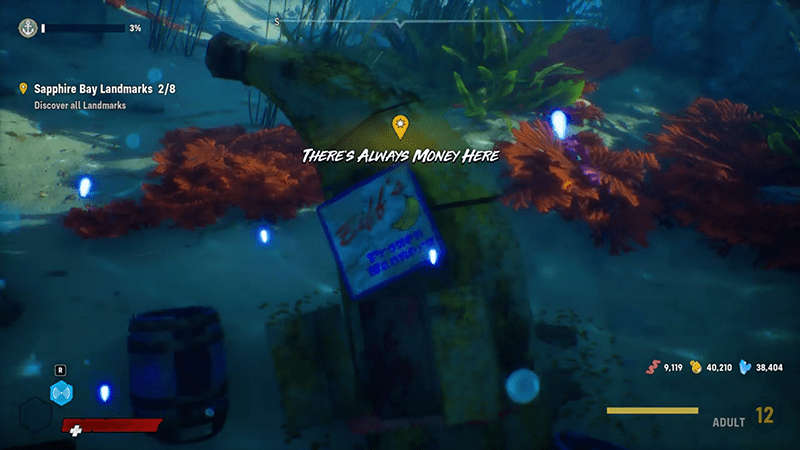
Task: Activate the blue sonar ability icon
Action: point(63,393)
